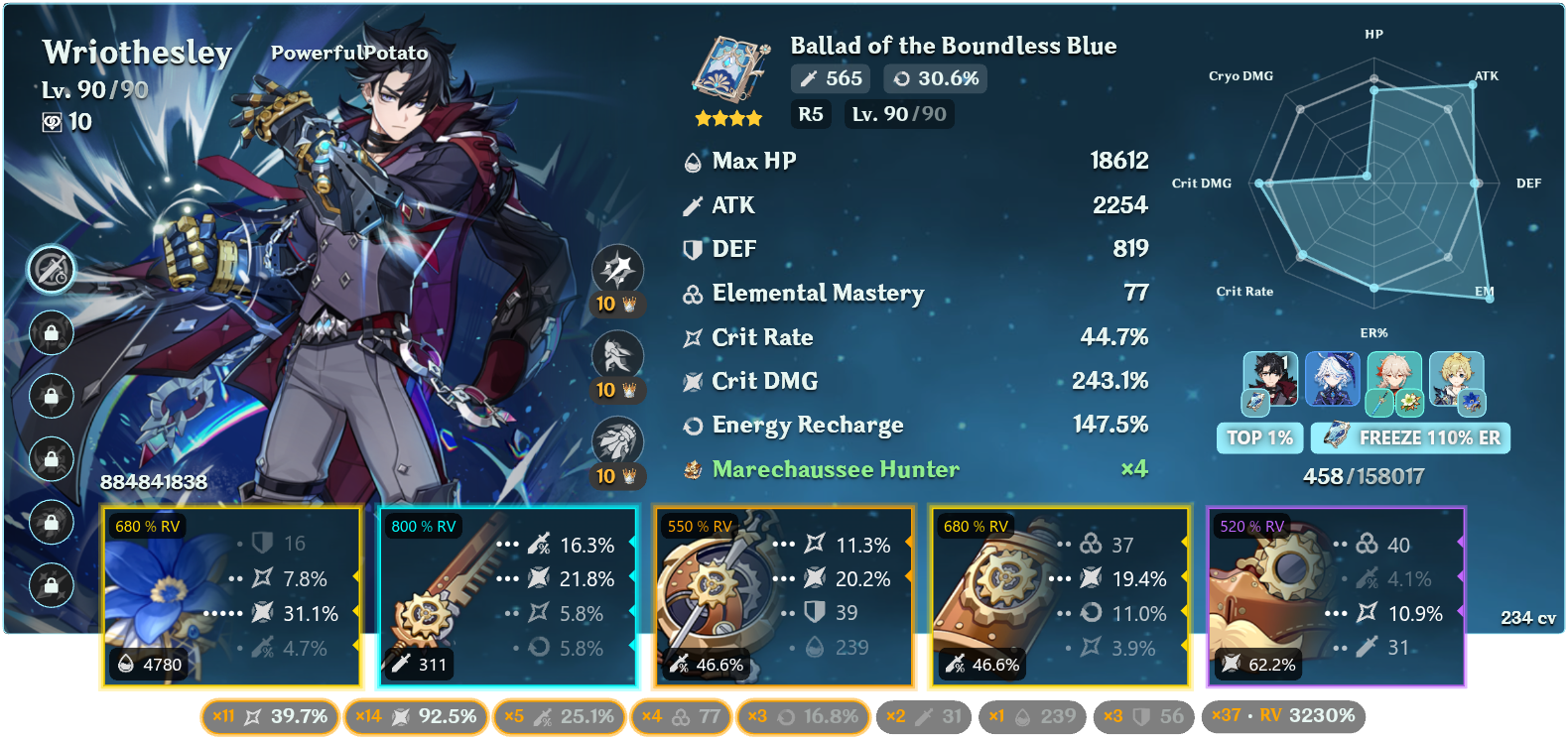The width and height of the screenshot is (1568, 741).
Task: Click the TOP 1% ranking badge
Action: (x=1259, y=437)
